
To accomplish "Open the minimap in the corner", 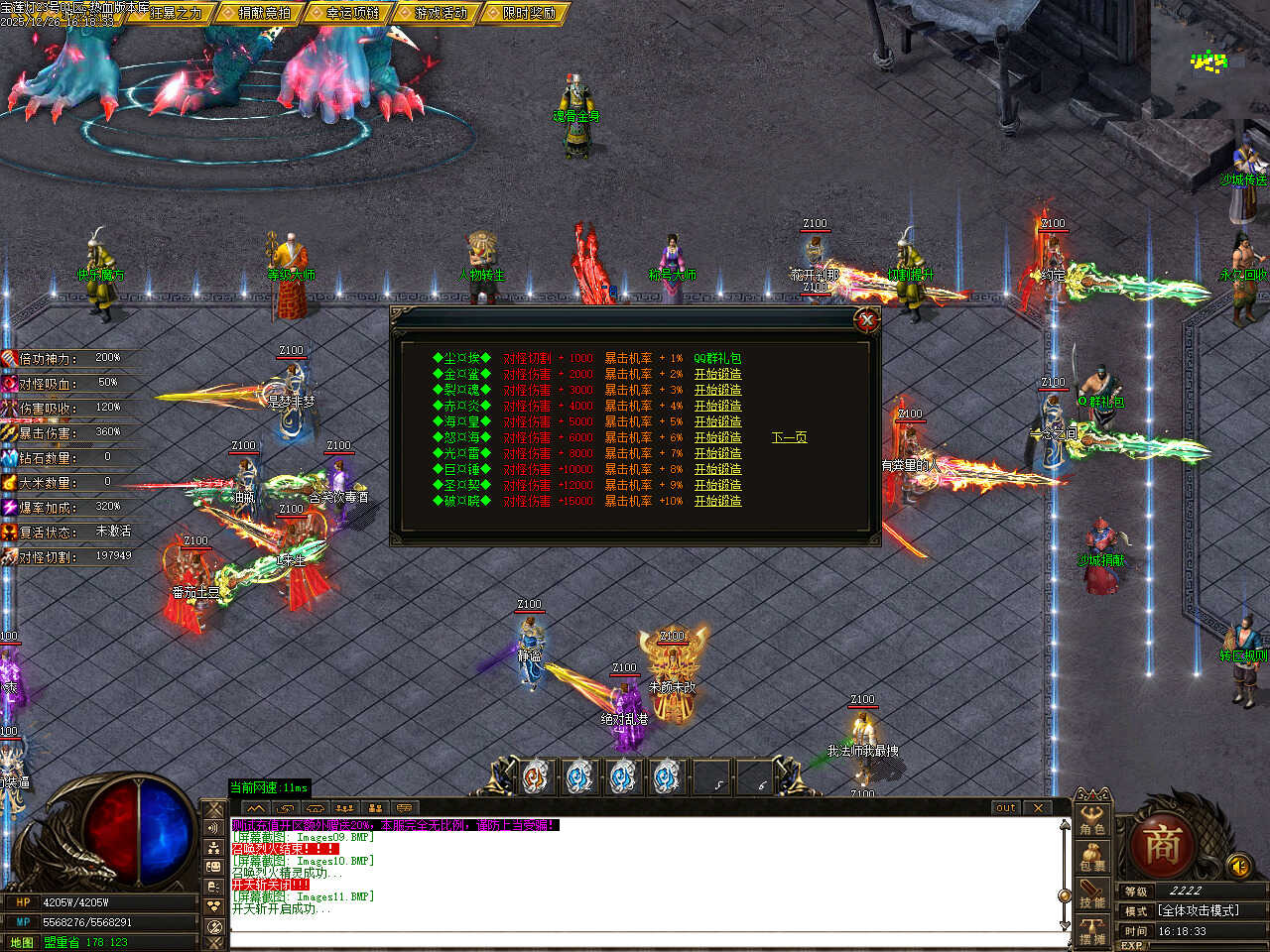I will (x=1209, y=59).
